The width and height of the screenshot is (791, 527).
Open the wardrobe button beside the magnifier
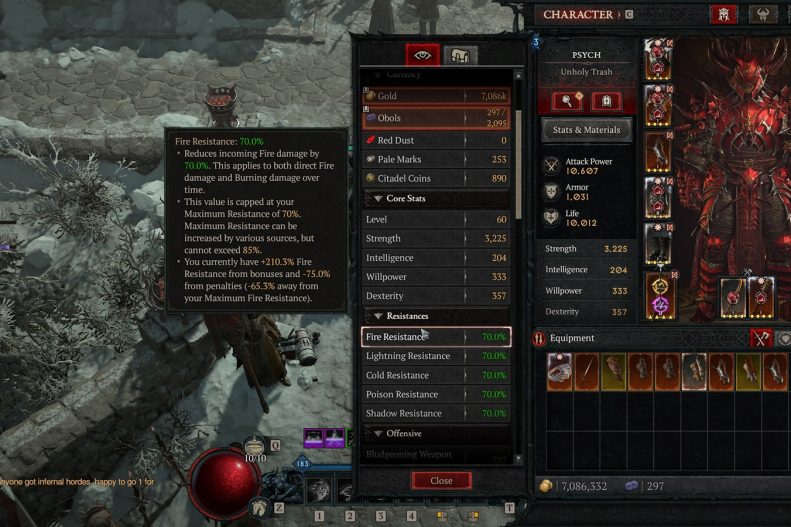coord(606,101)
